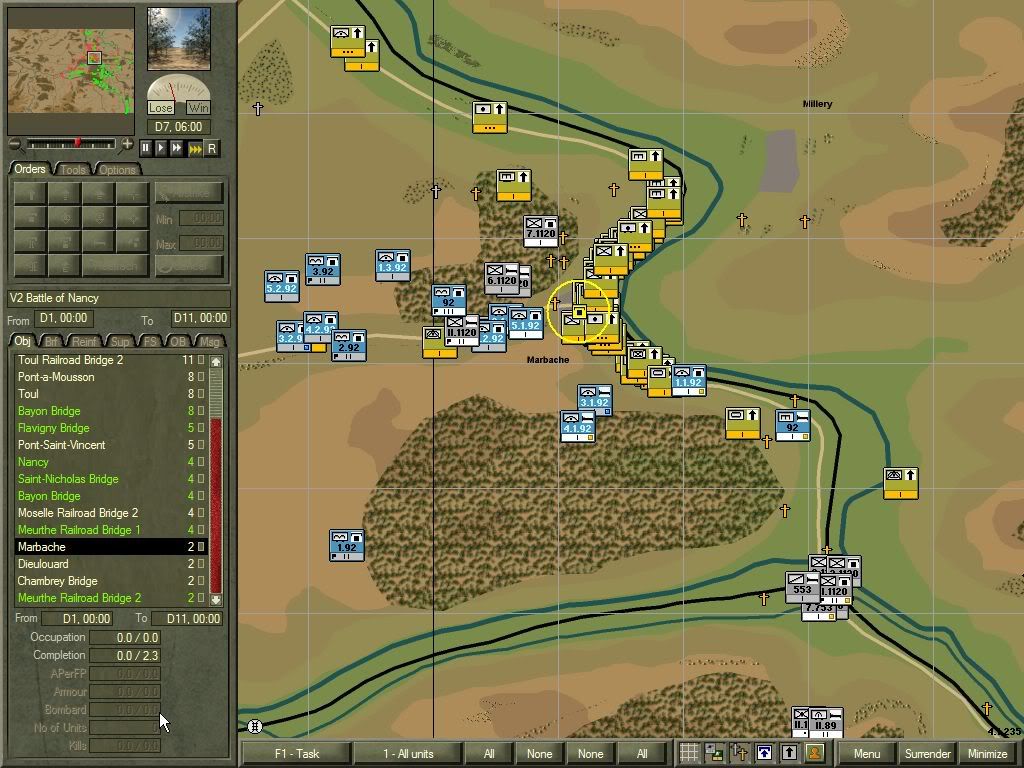Switch to the Tools tab
1024x768 pixels.
tap(73, 169)
